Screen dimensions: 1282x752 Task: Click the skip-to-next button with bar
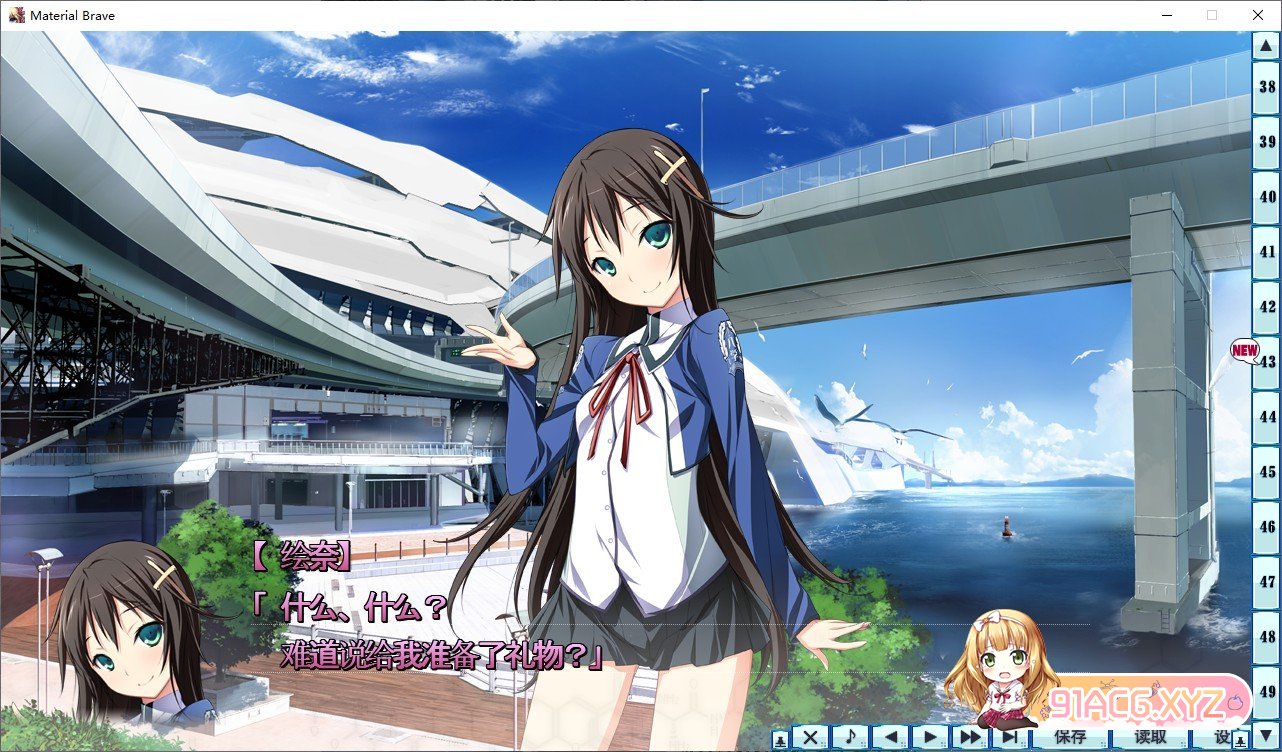pyautogui.click(x=1008, y=738)
